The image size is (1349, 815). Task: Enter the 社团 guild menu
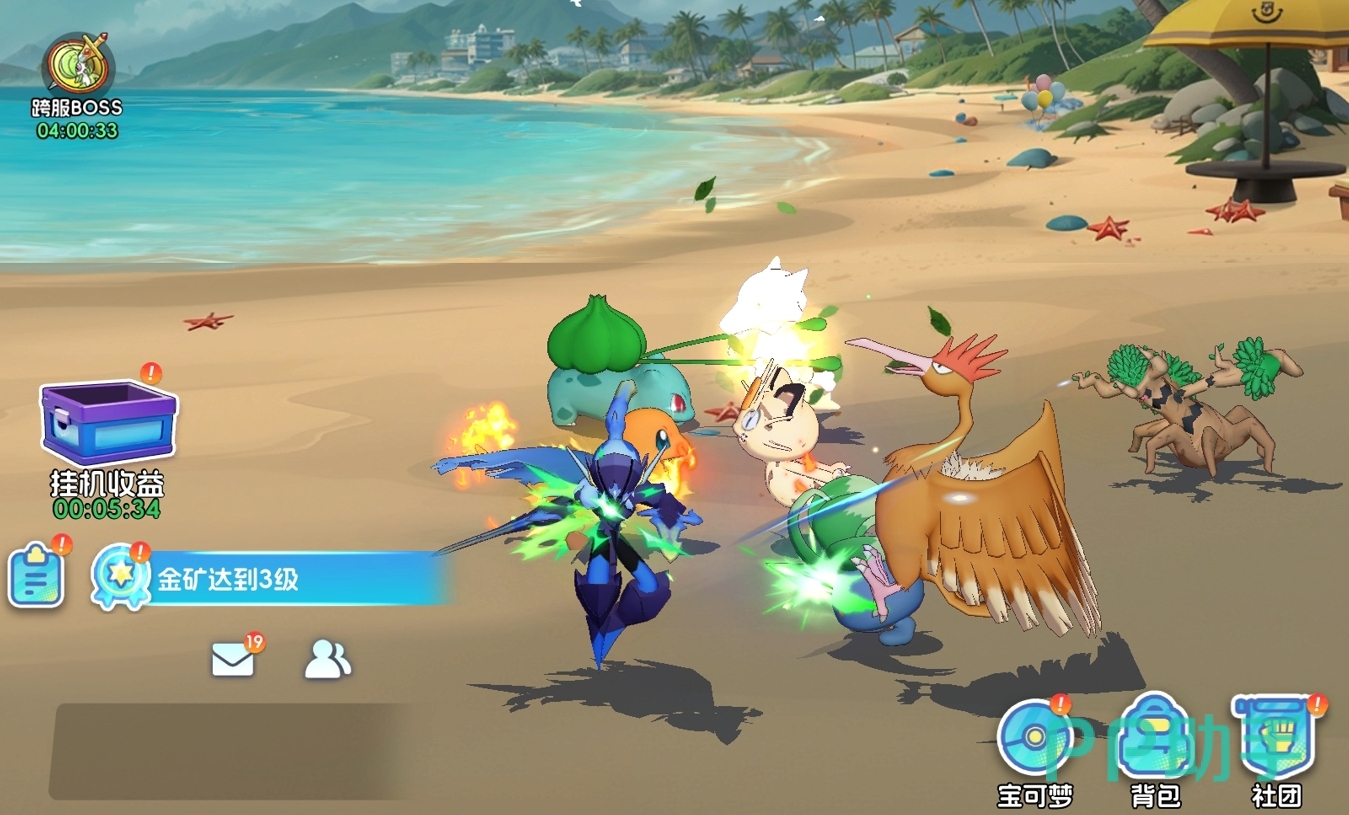tap(1276, 742)
